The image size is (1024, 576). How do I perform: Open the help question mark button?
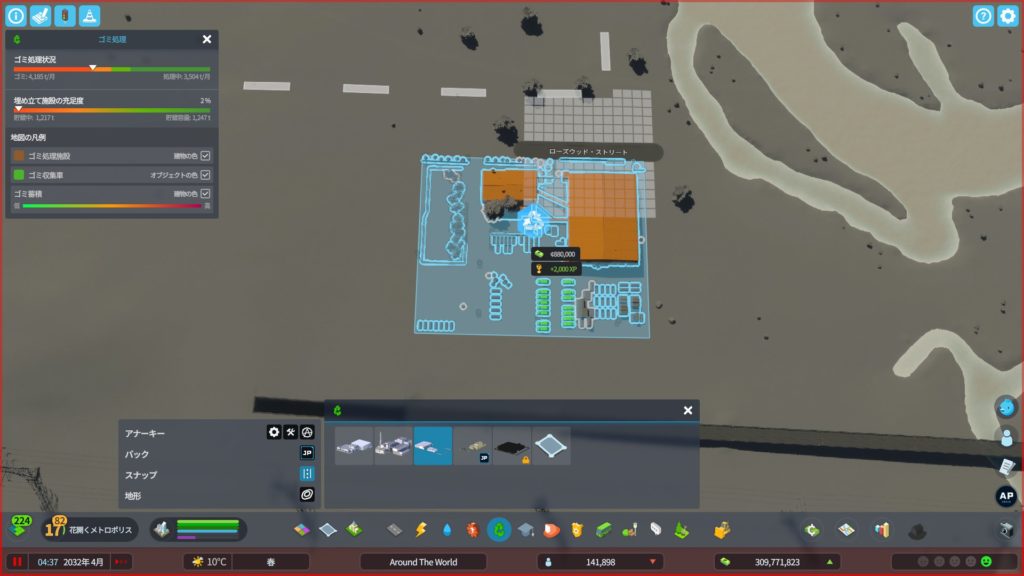(983, 16)
